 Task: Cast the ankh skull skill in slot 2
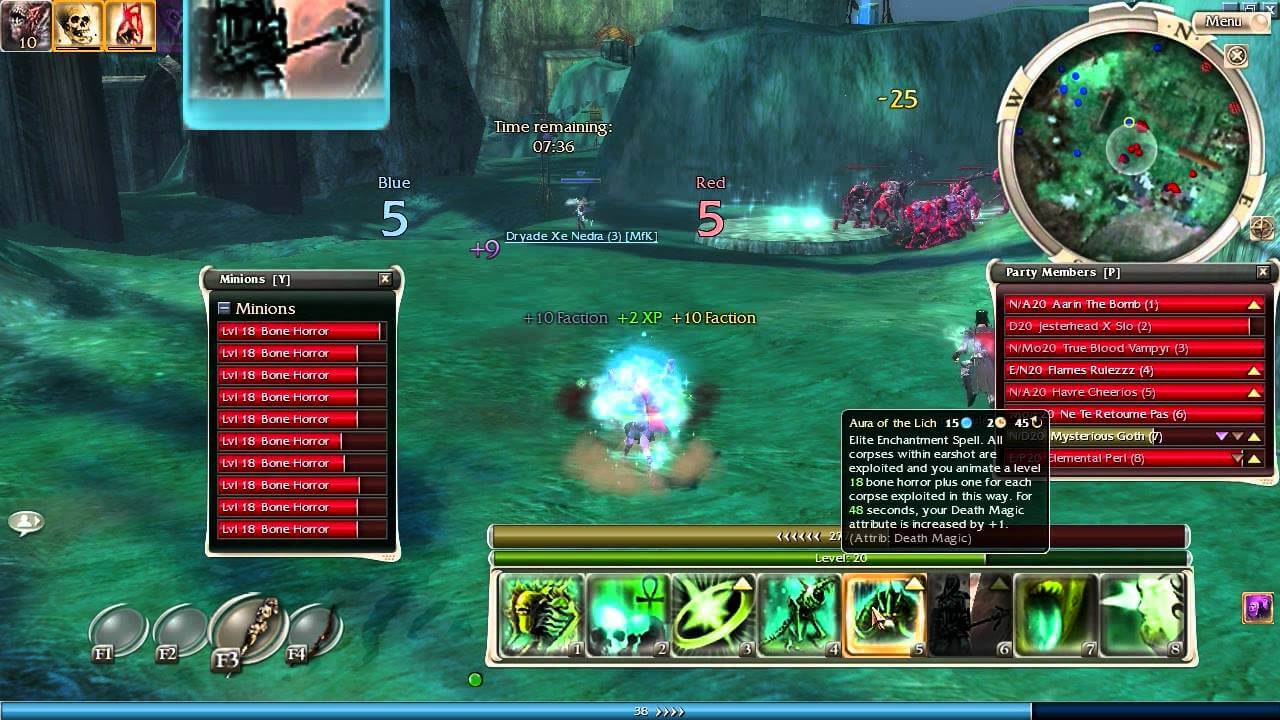click(627, 615)
